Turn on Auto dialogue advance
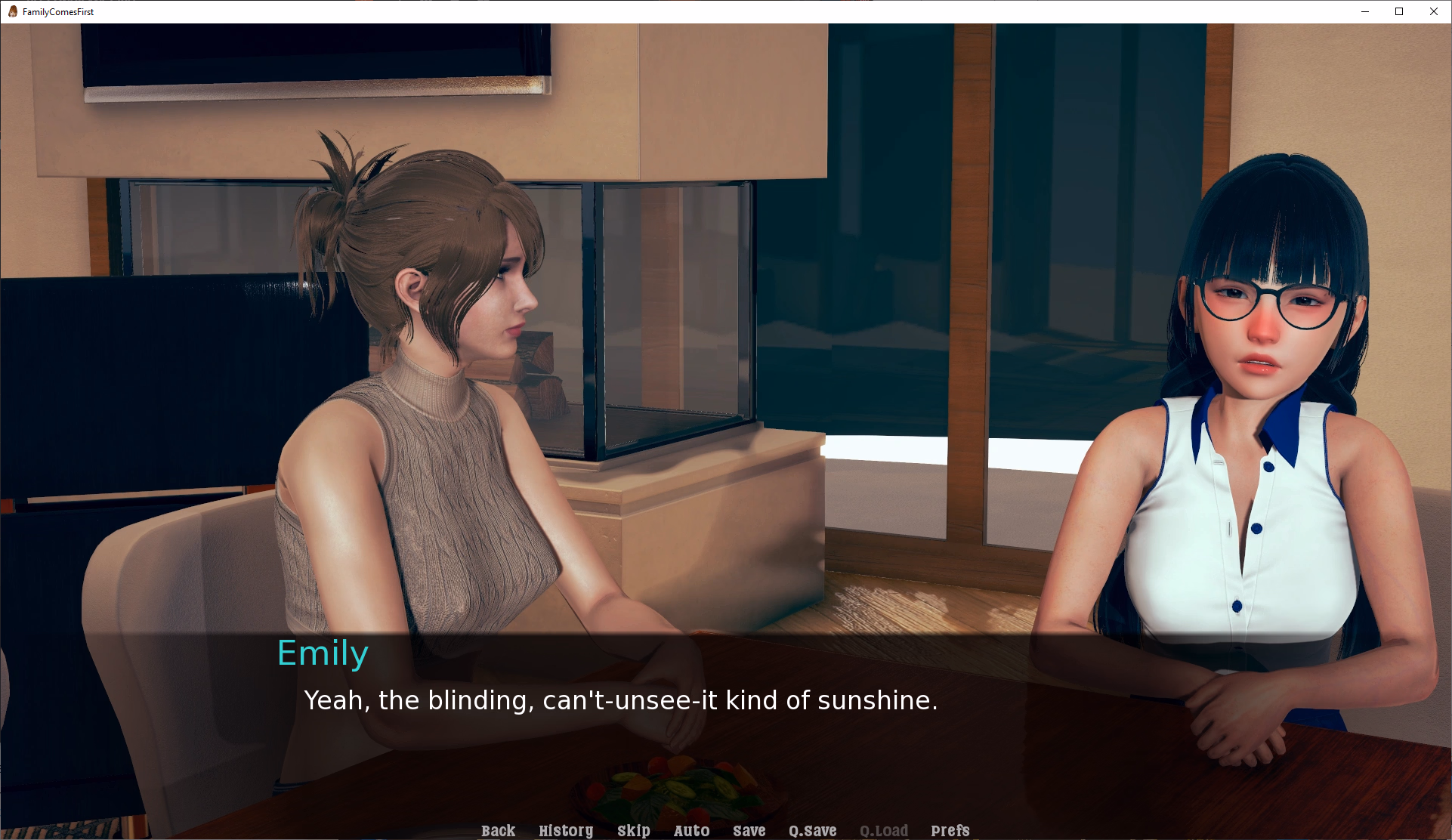This screenshot has width=1452, height=840. pos(691,830)
